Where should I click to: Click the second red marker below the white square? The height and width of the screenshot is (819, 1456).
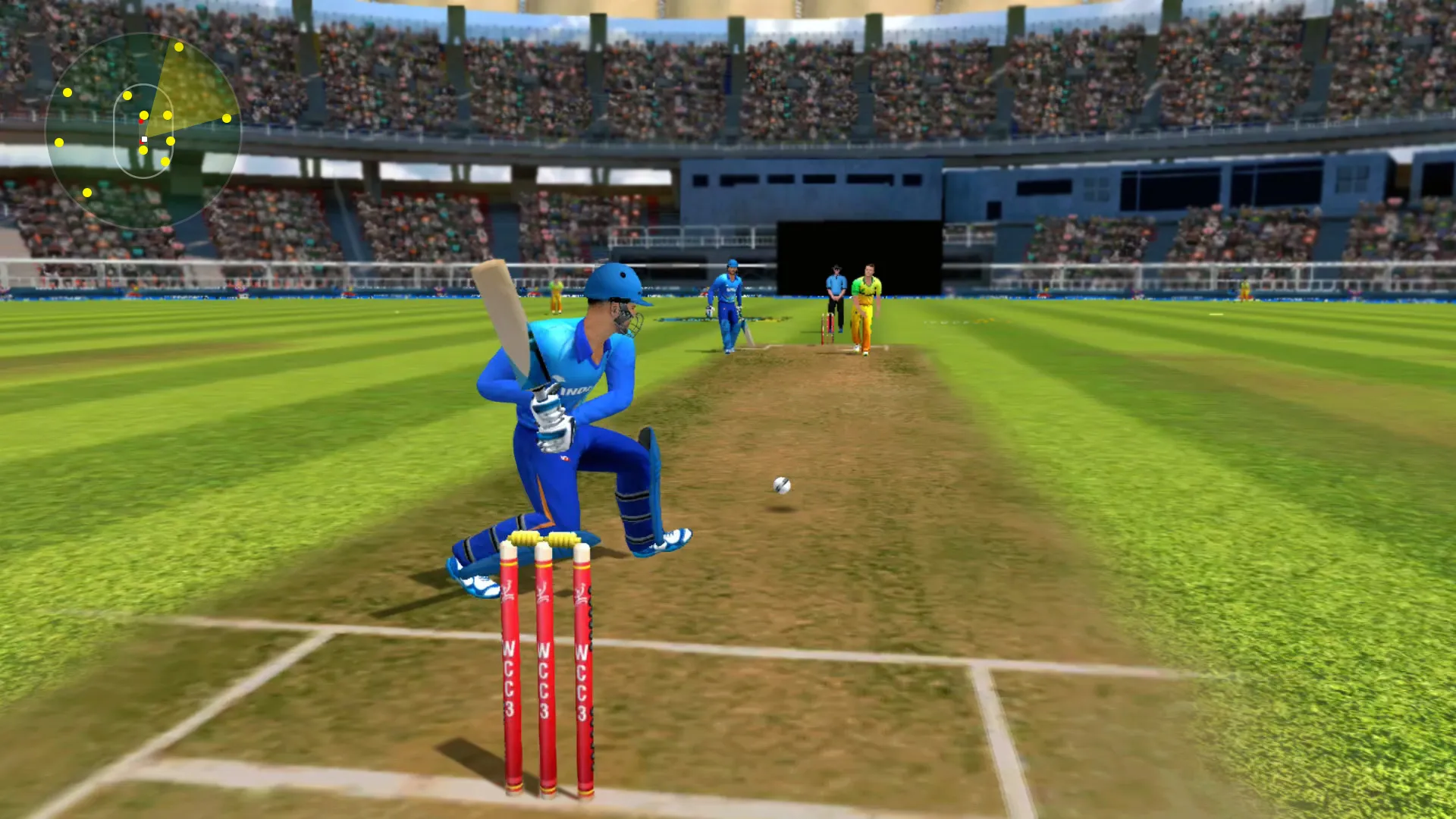point(141,142)
